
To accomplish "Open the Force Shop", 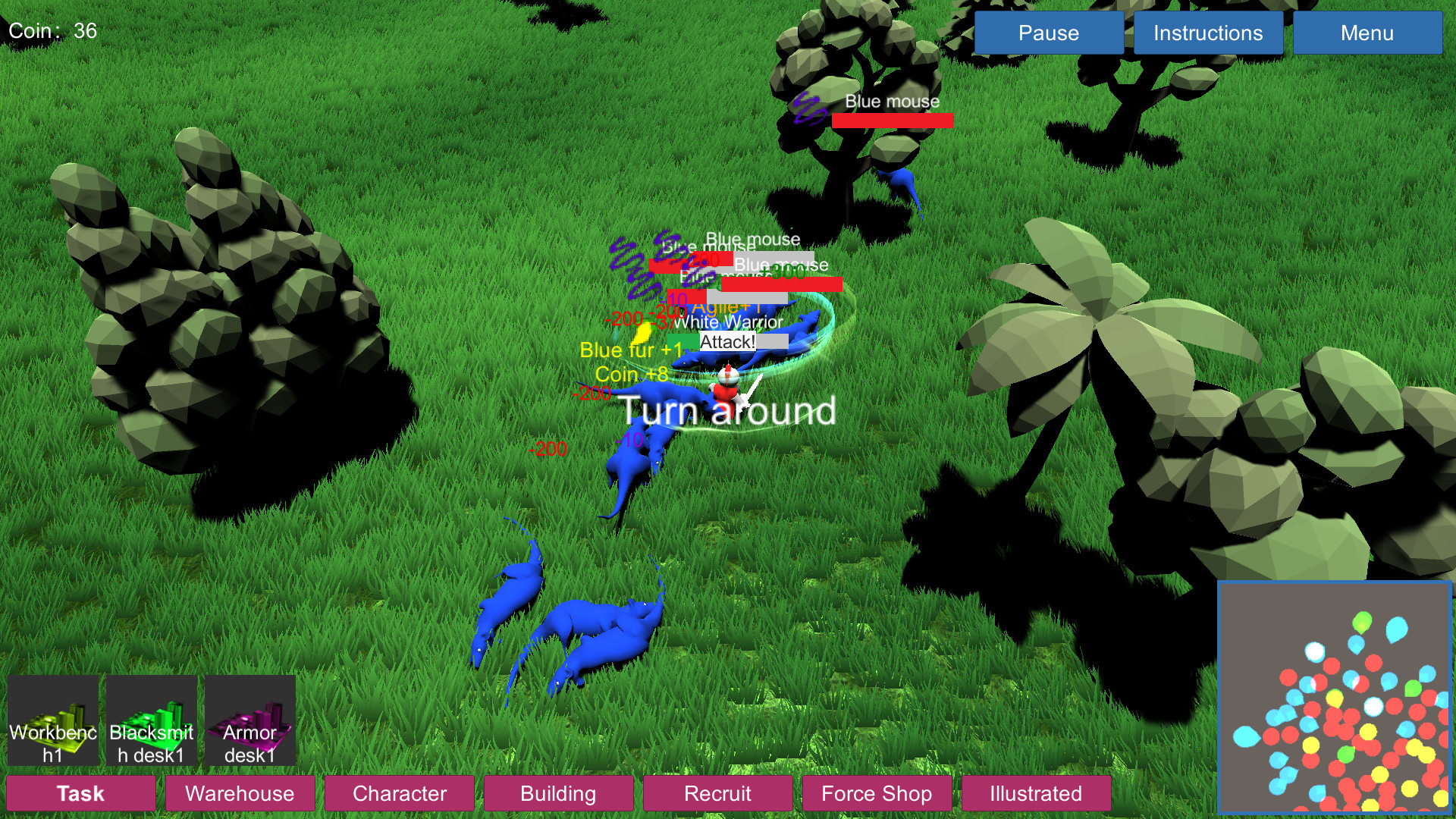I will 877,794.
